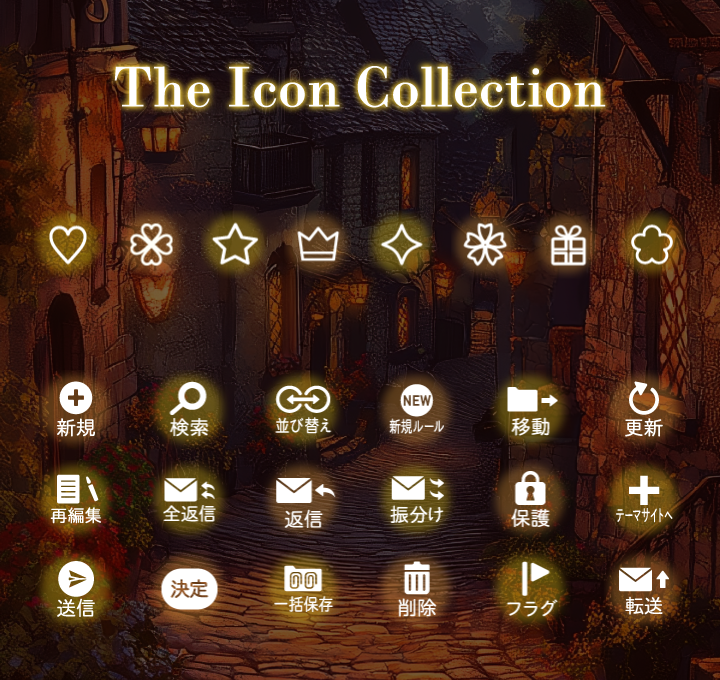The width and height of the screenshot is (720, 680).
Task: Confirm with the 決定 button
Action: pos(189,589)
